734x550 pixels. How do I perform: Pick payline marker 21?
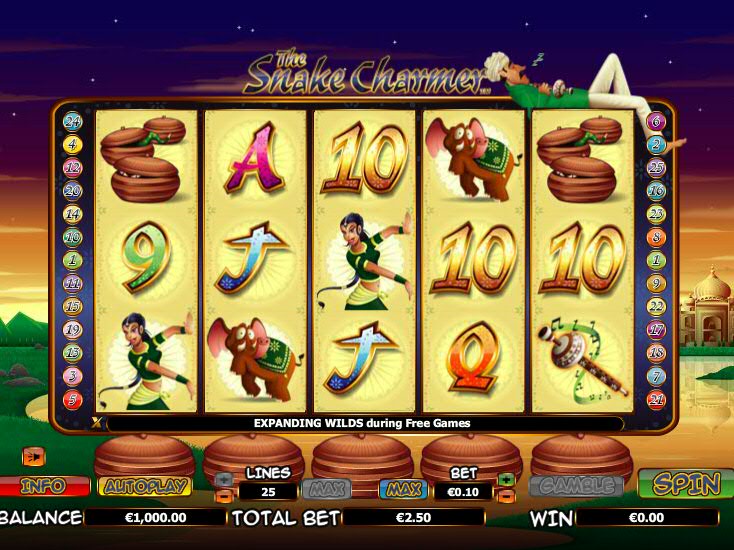(x=656, y=399)
